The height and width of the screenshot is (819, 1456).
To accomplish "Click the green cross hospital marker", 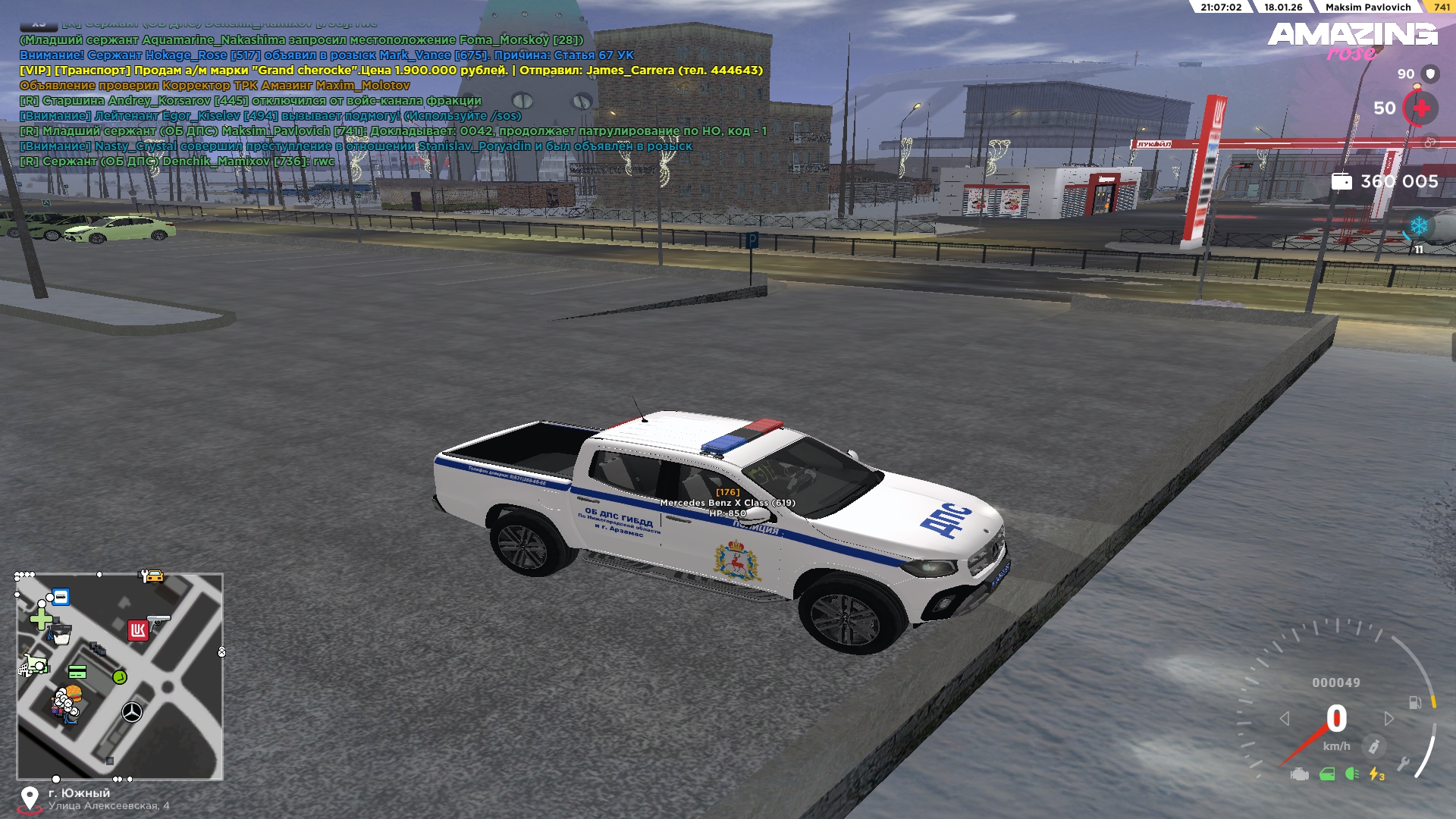I will pos(40,620).
